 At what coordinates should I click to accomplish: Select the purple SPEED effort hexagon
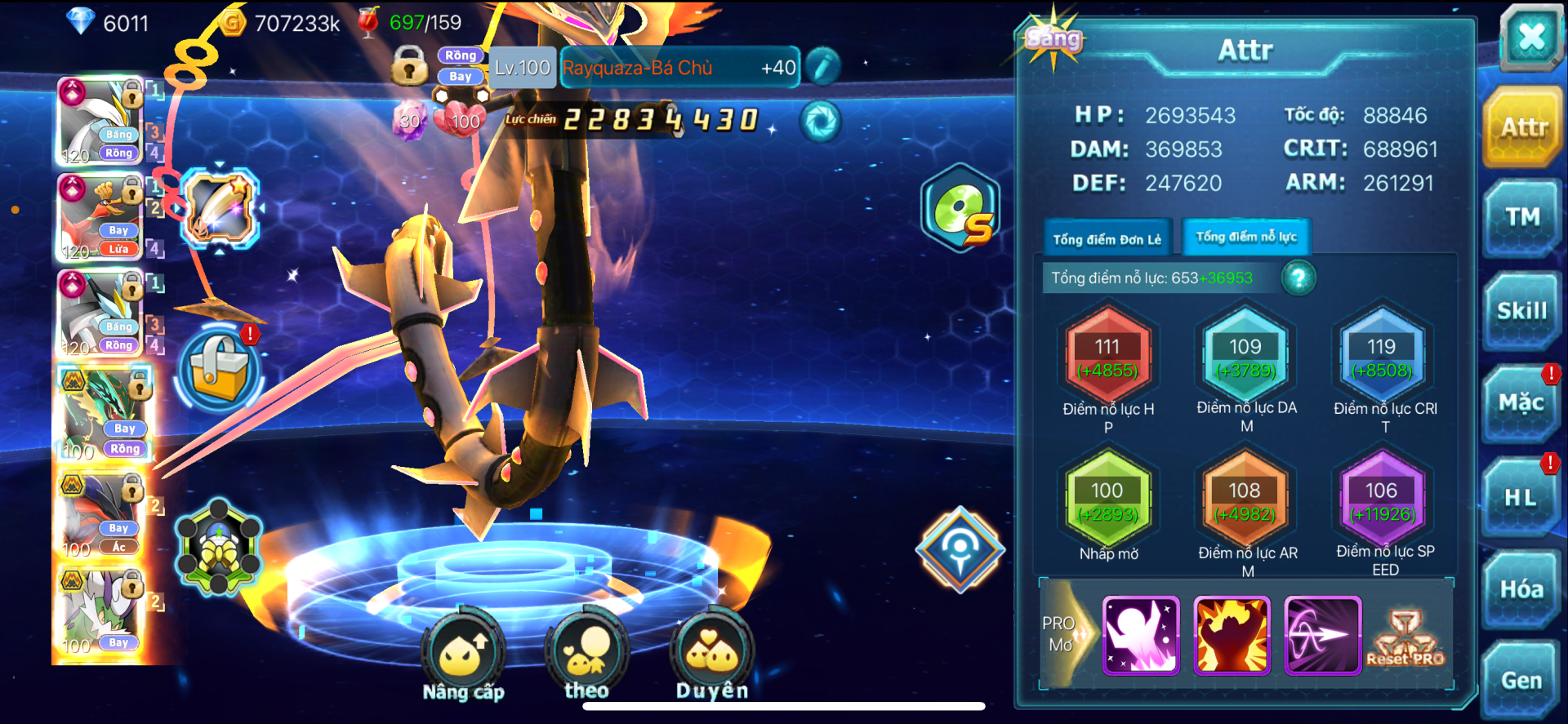pos(1382,501)
